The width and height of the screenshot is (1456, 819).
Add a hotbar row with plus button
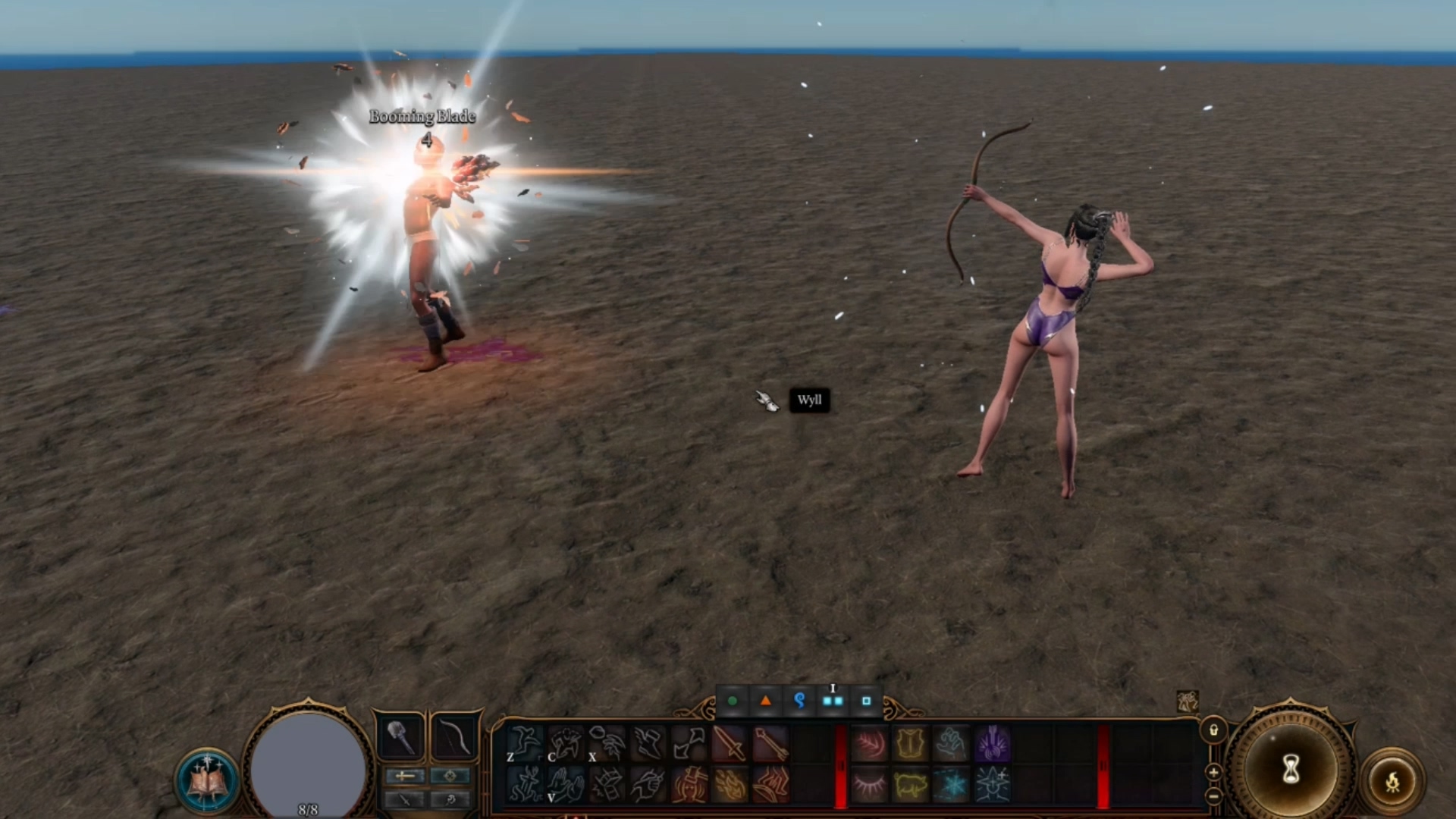click(x=1213, y=772)
